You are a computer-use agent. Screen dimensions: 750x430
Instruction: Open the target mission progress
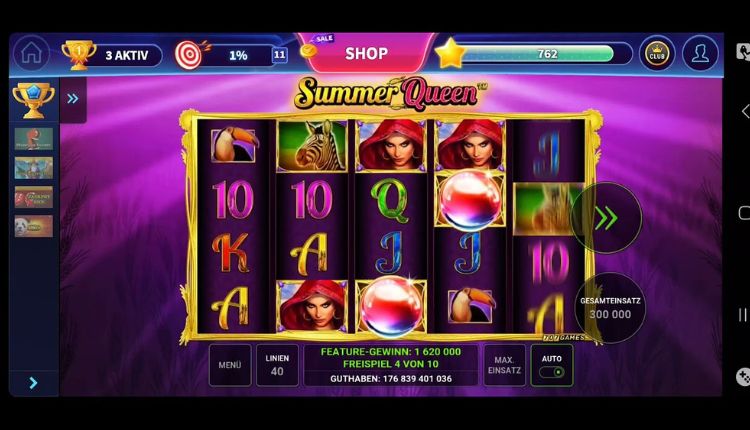228,55
